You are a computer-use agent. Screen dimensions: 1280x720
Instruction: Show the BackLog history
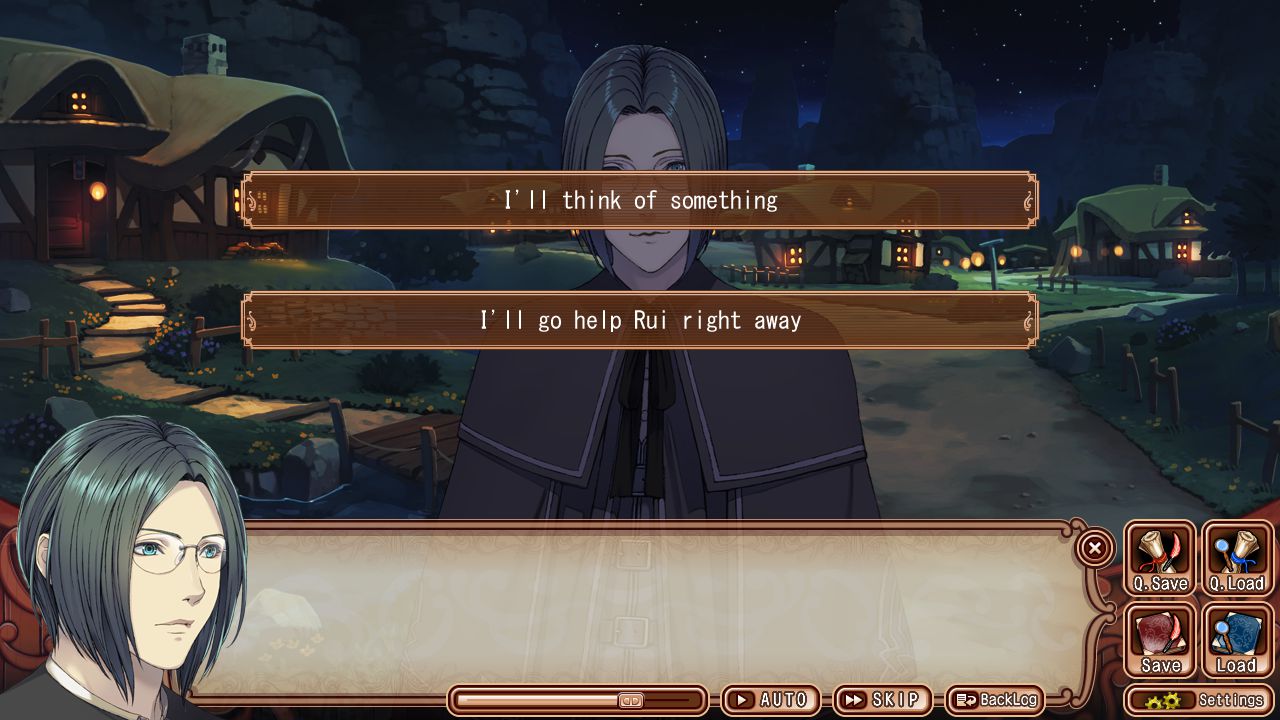click(x=995, y=700)
